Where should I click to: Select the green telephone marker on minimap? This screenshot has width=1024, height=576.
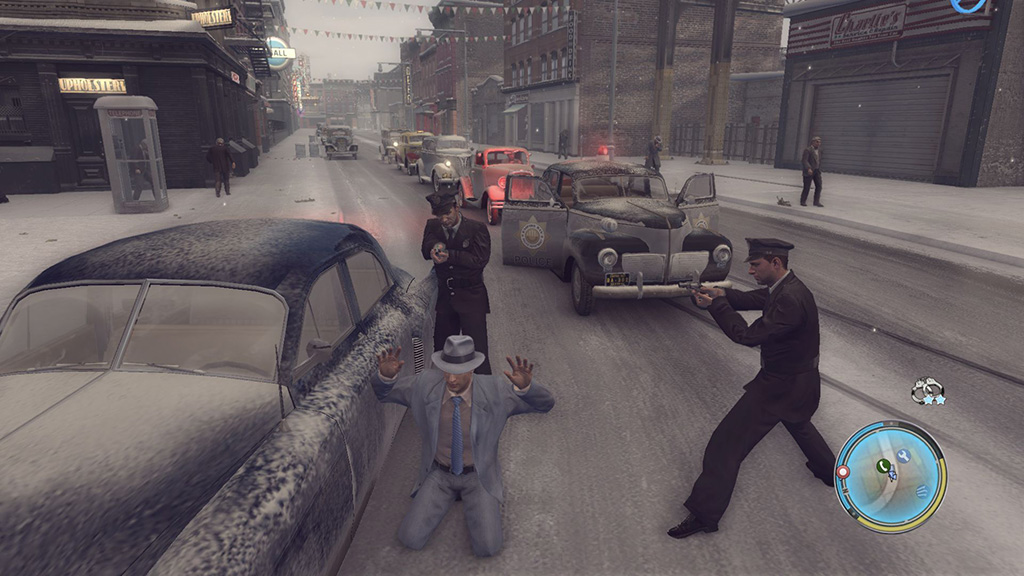click(883, 465)
